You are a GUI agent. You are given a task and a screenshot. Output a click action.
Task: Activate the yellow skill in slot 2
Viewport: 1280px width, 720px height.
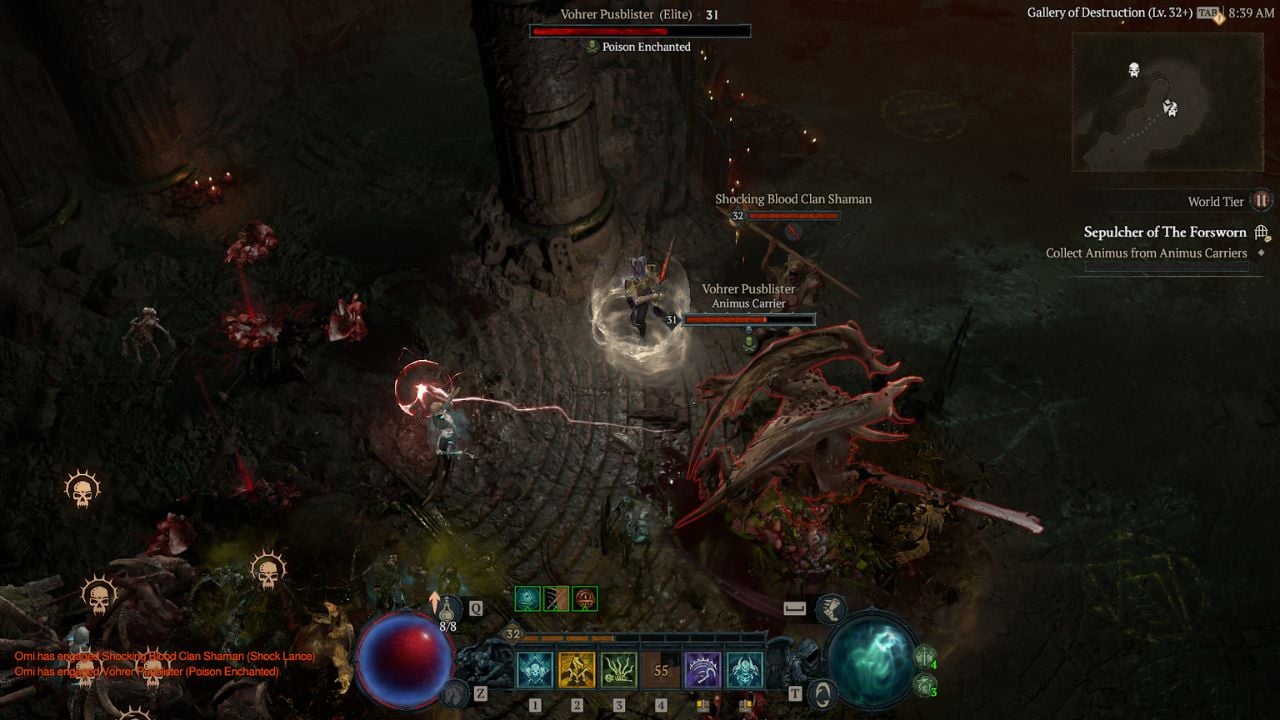[577, 670]
